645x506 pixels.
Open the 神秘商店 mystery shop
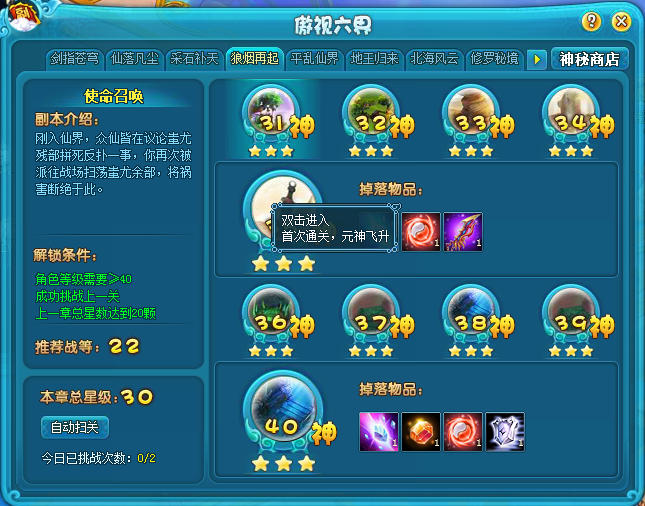pos(590,60)
